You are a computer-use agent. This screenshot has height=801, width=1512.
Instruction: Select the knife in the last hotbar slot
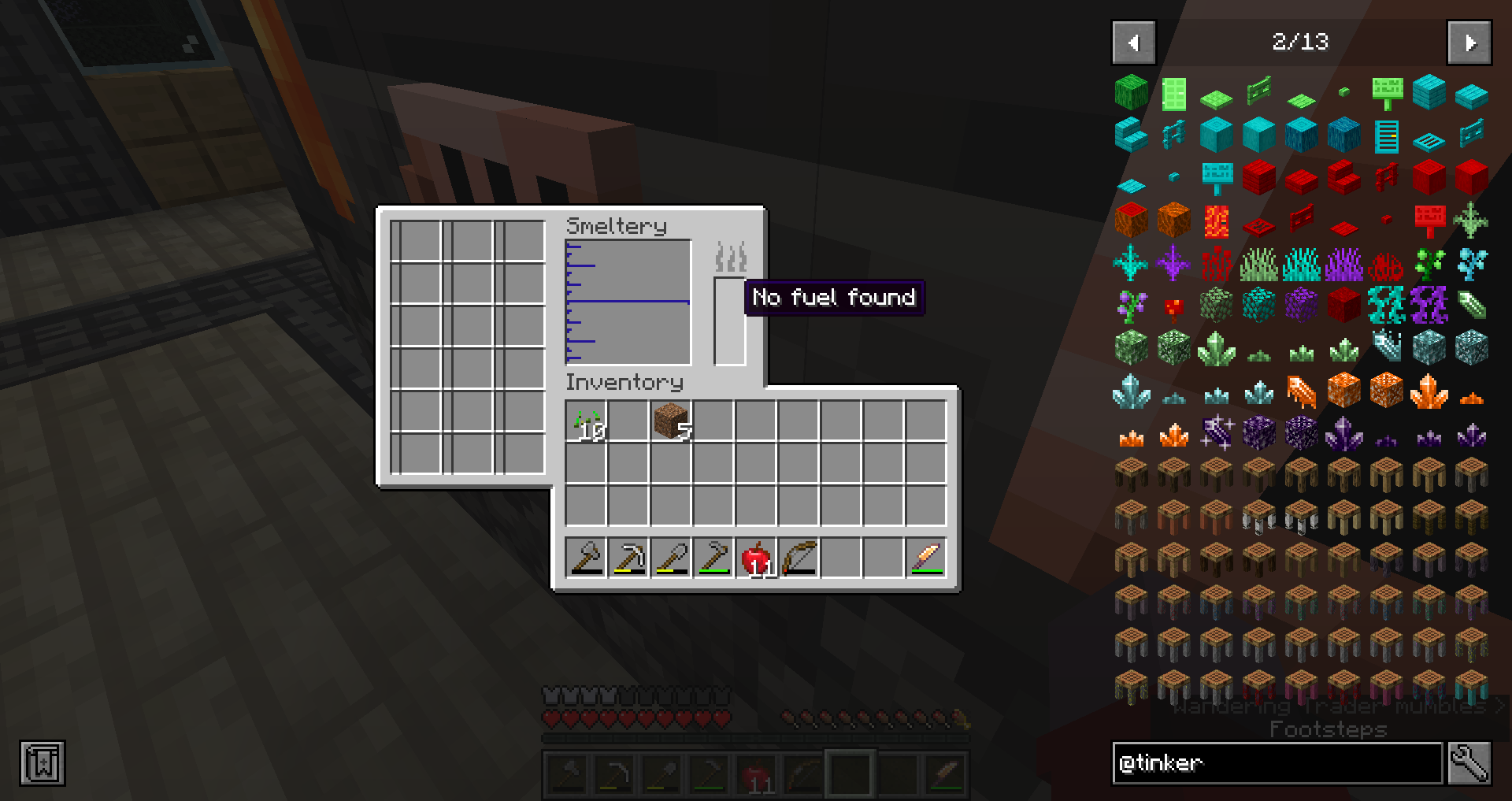(945, 775)
